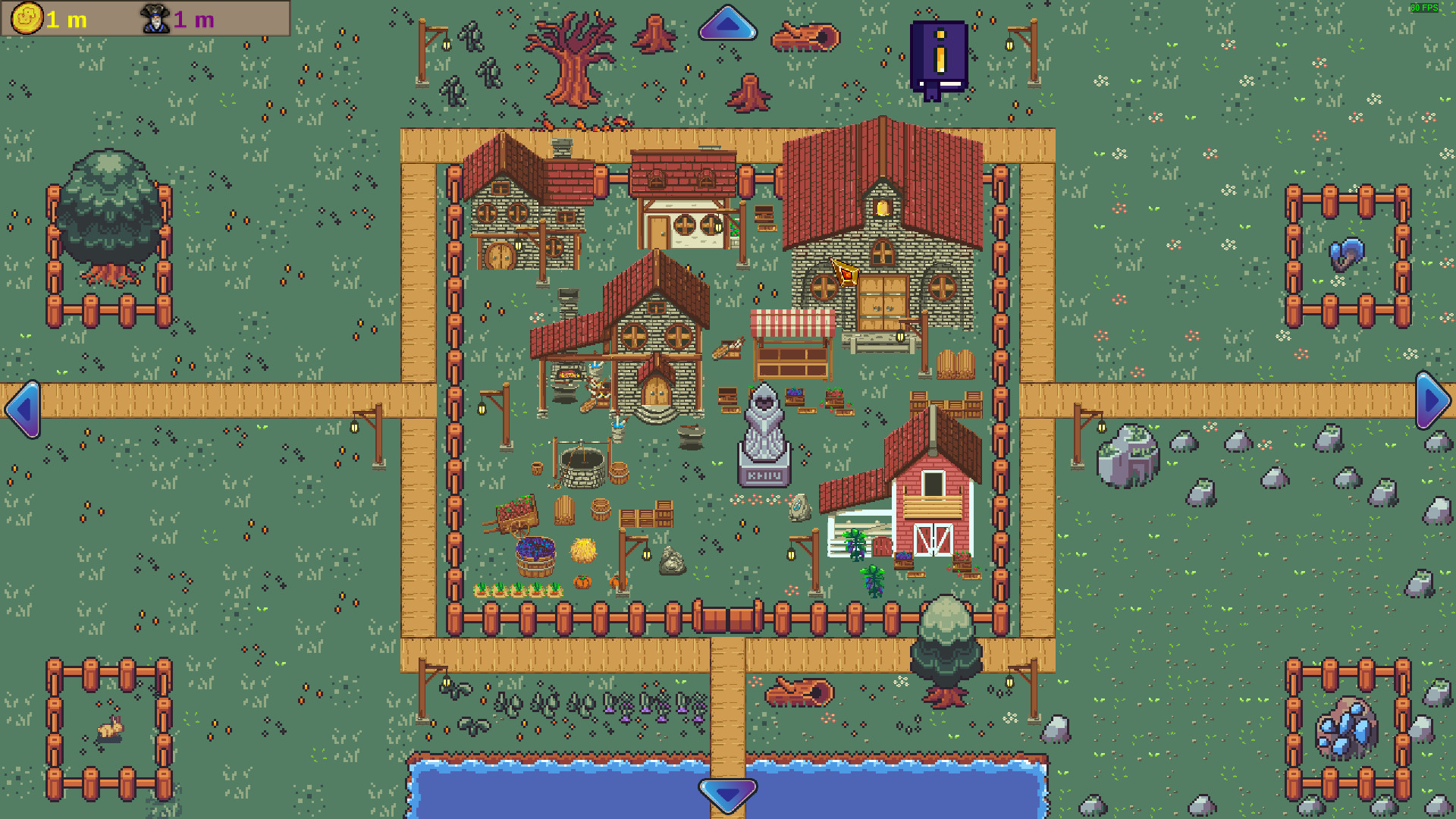This screenshot has height=819, width=1456.
Task: Click the stone well in the village
Action: coord(581,463)
